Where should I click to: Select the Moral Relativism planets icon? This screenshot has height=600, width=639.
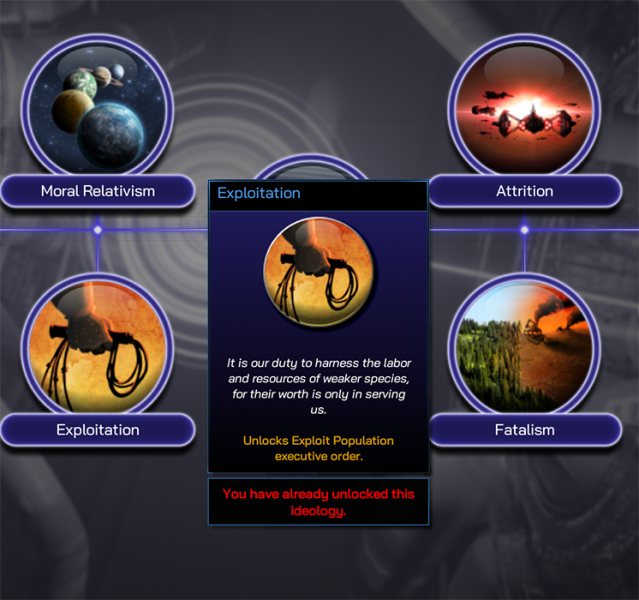(x=97, y=108)
